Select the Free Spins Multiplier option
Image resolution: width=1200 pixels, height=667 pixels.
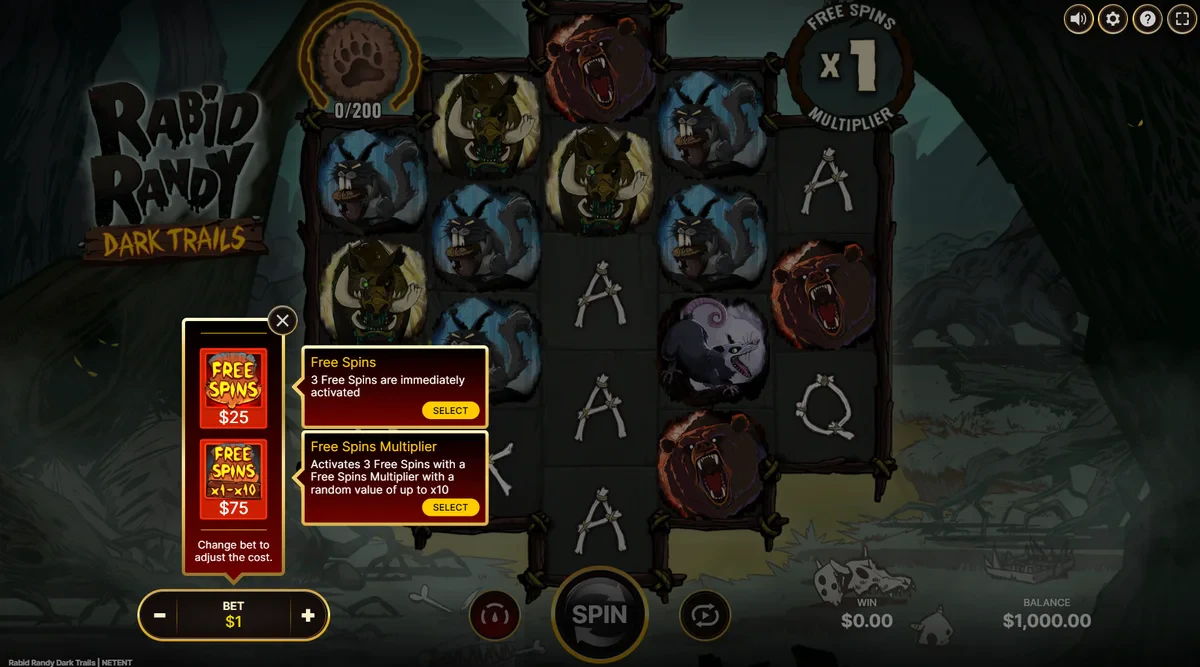tap(450, 507)
